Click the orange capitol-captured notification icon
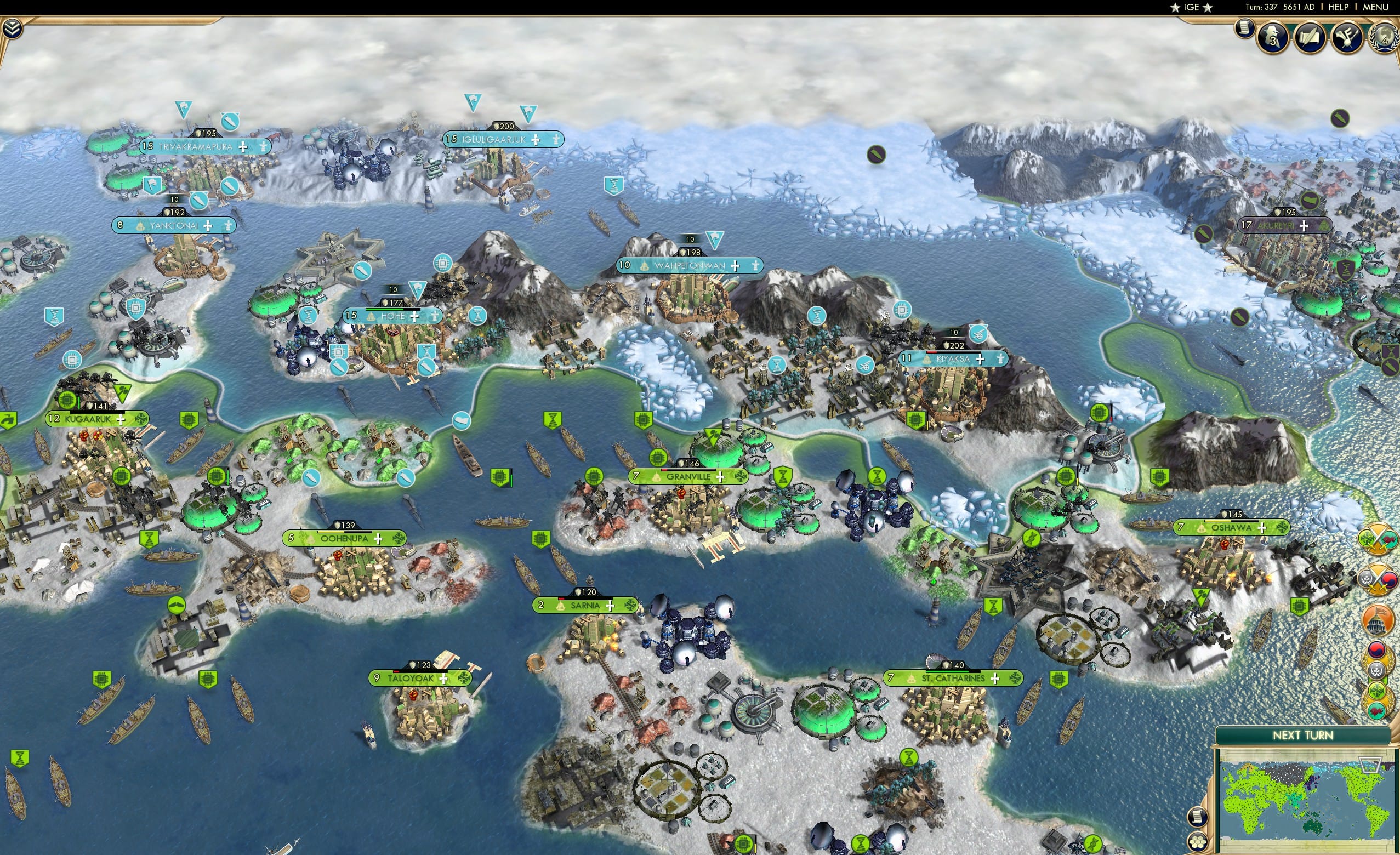This screenshot has height=855, width=1400. (1377, 619)
